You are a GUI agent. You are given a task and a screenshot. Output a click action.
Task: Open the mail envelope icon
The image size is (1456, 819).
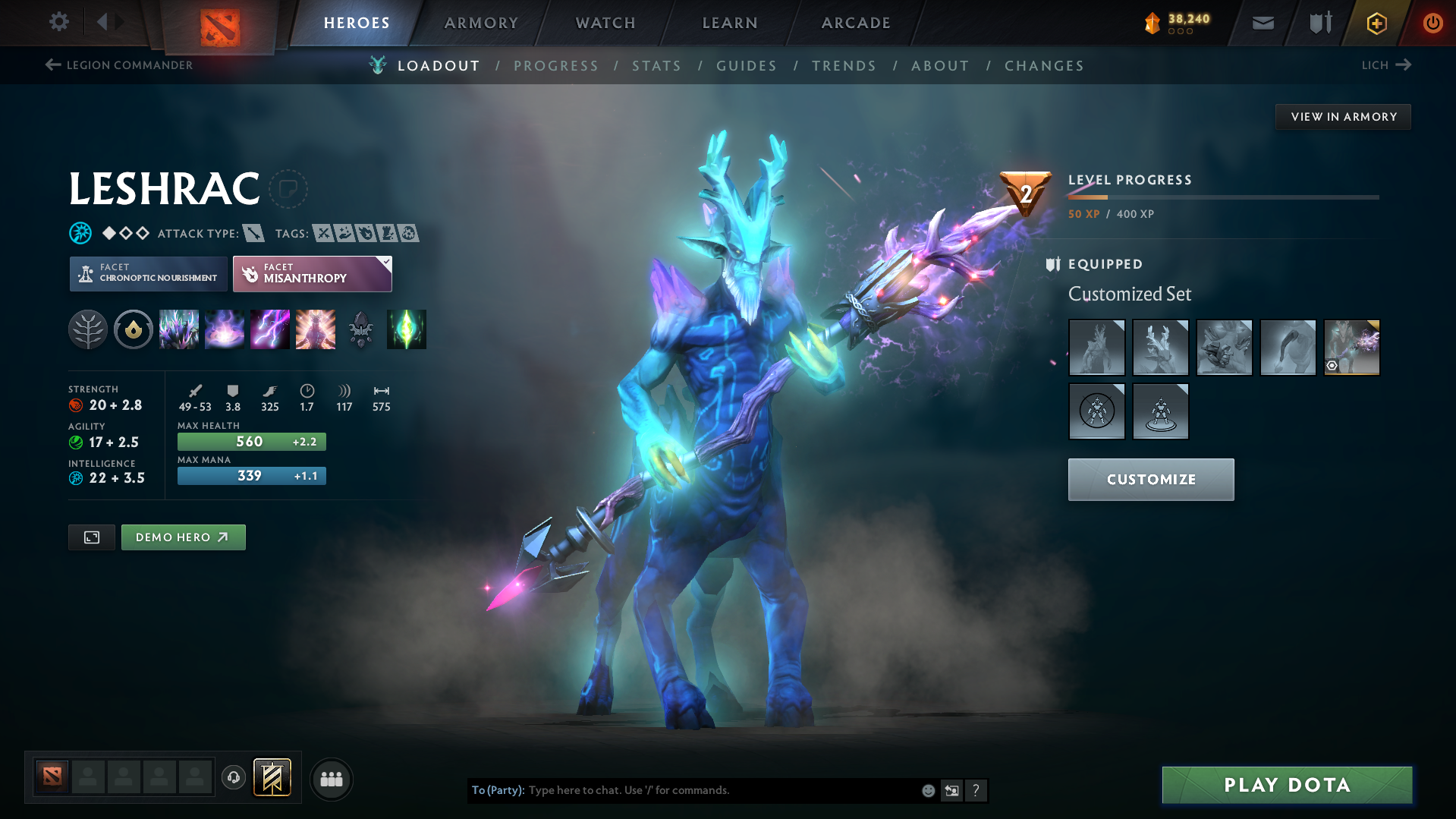1262,23
